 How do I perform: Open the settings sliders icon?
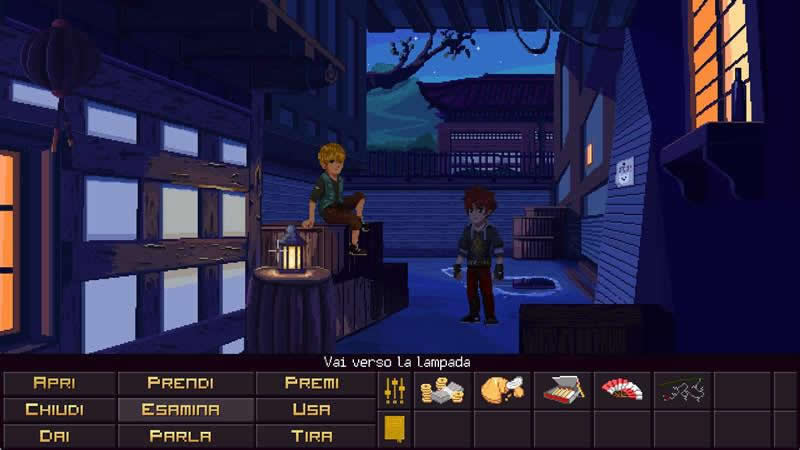pos(394,390)
